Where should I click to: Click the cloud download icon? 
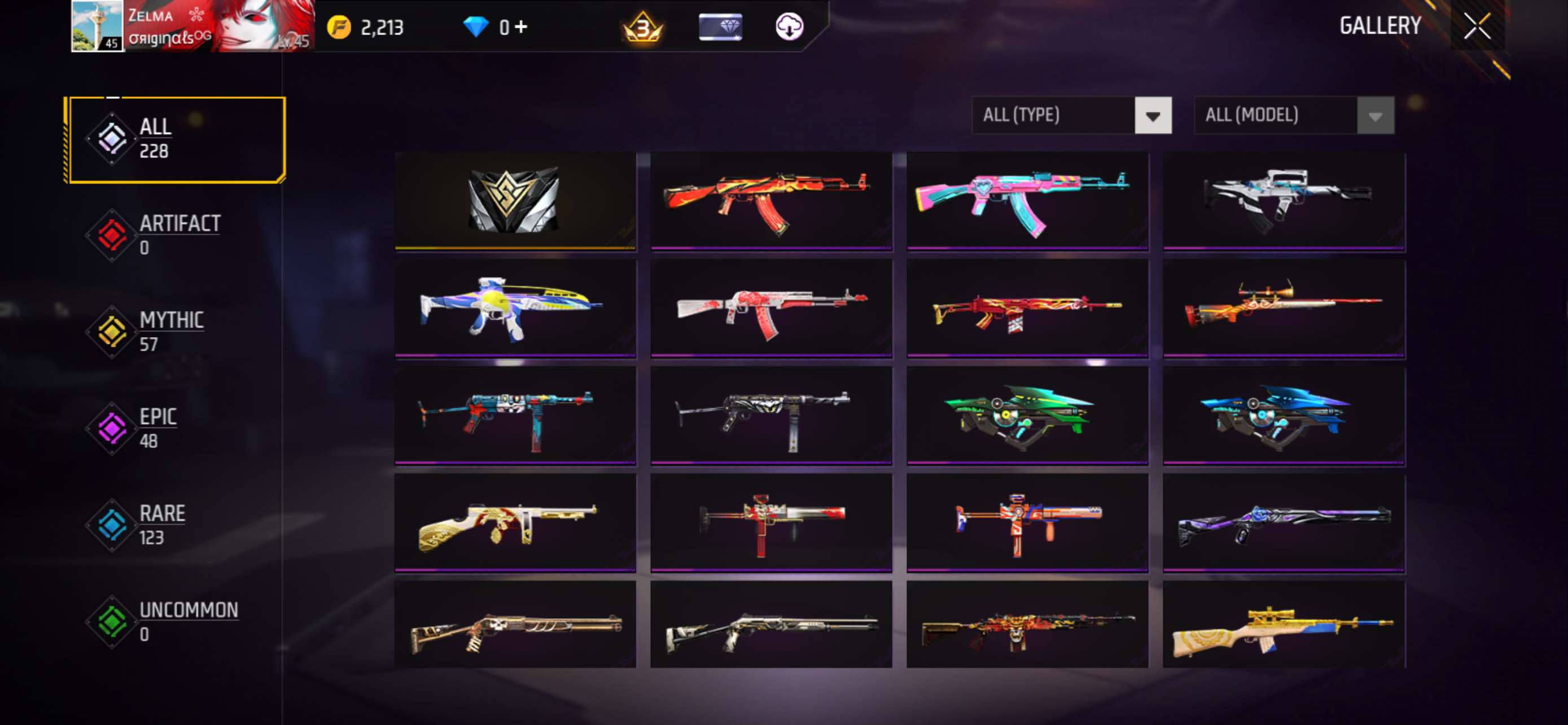(790, 27)
